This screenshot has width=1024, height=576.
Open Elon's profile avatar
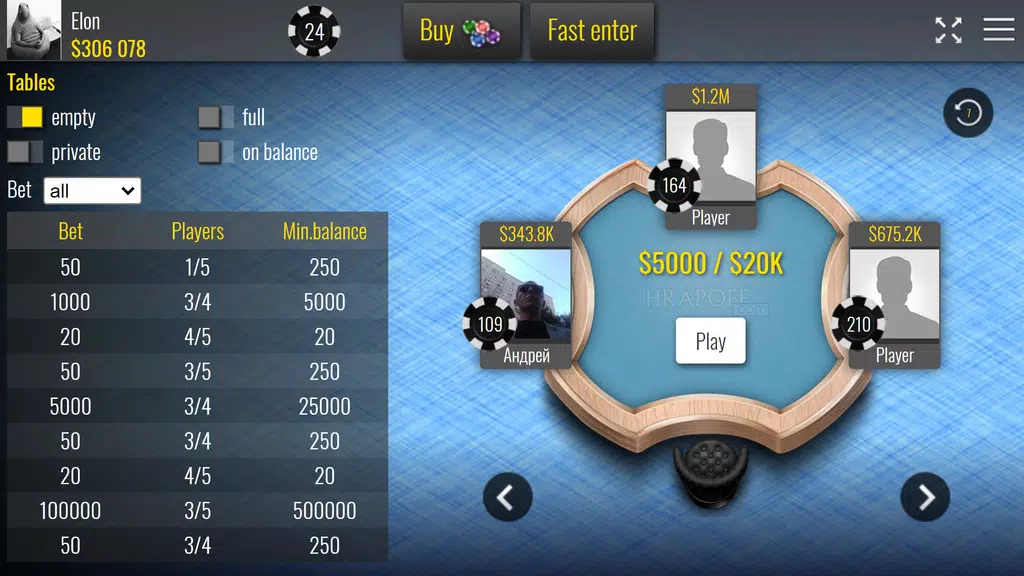(34, 31)
